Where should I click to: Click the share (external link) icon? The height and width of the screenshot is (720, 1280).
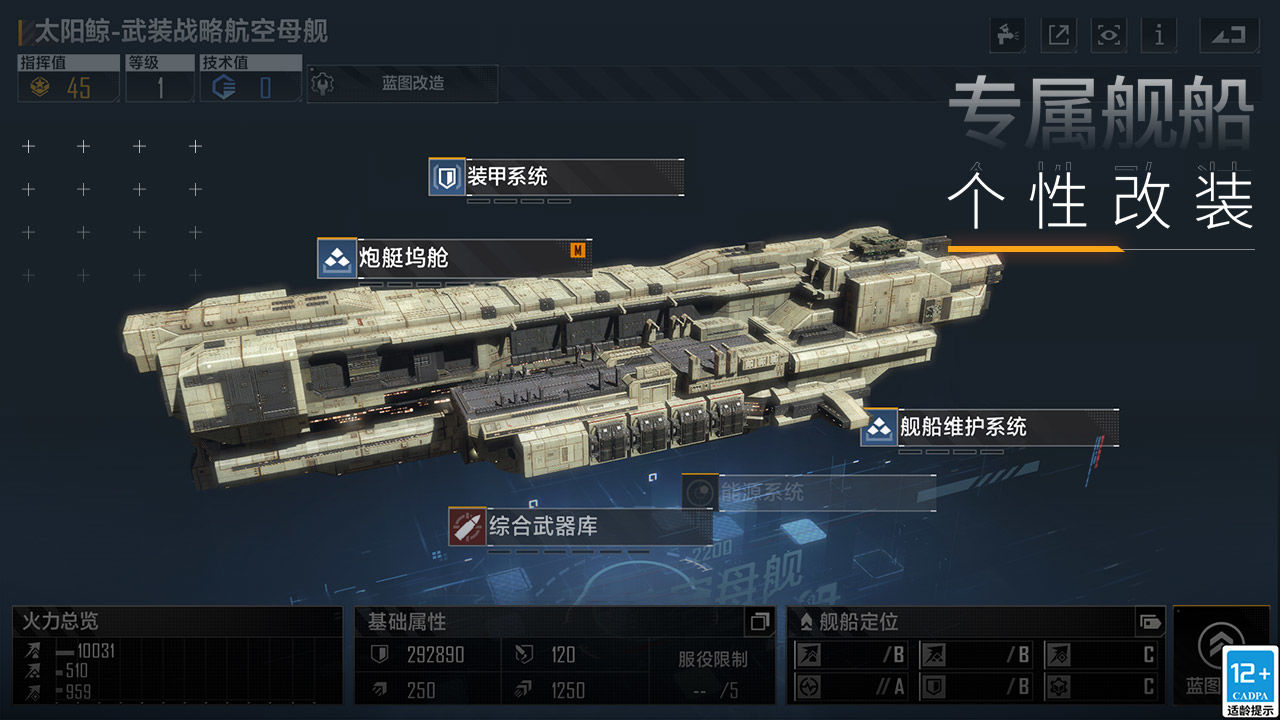click(x=1057, y=35)
